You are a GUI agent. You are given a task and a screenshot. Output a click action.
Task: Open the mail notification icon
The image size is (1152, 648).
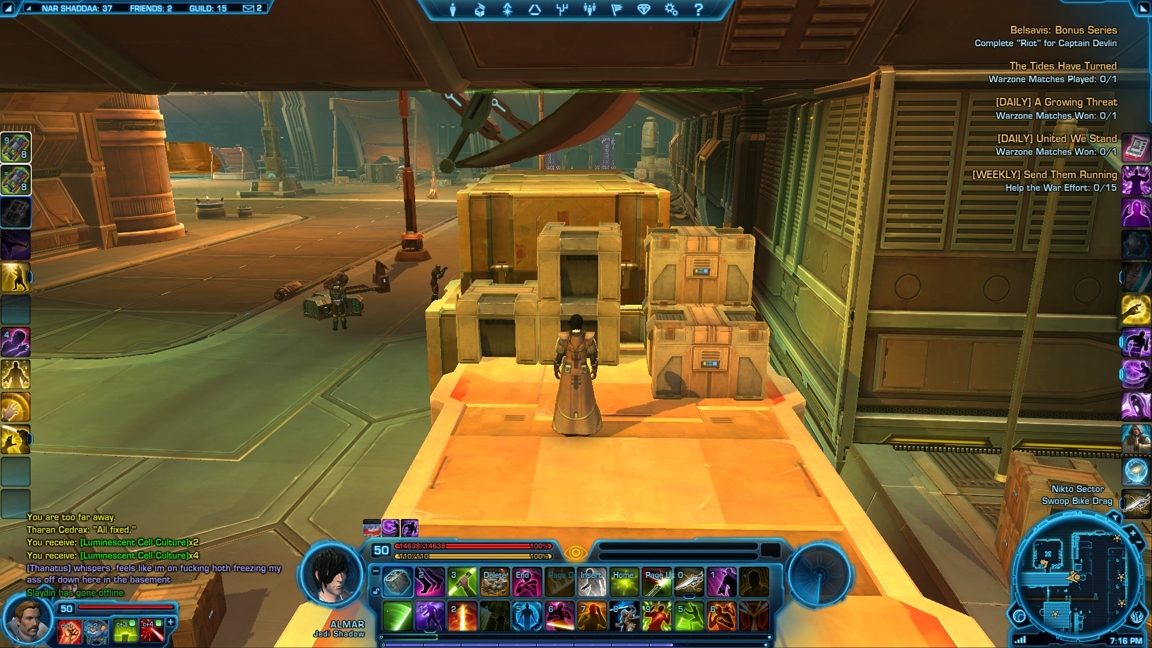click(x=250, y=8)
